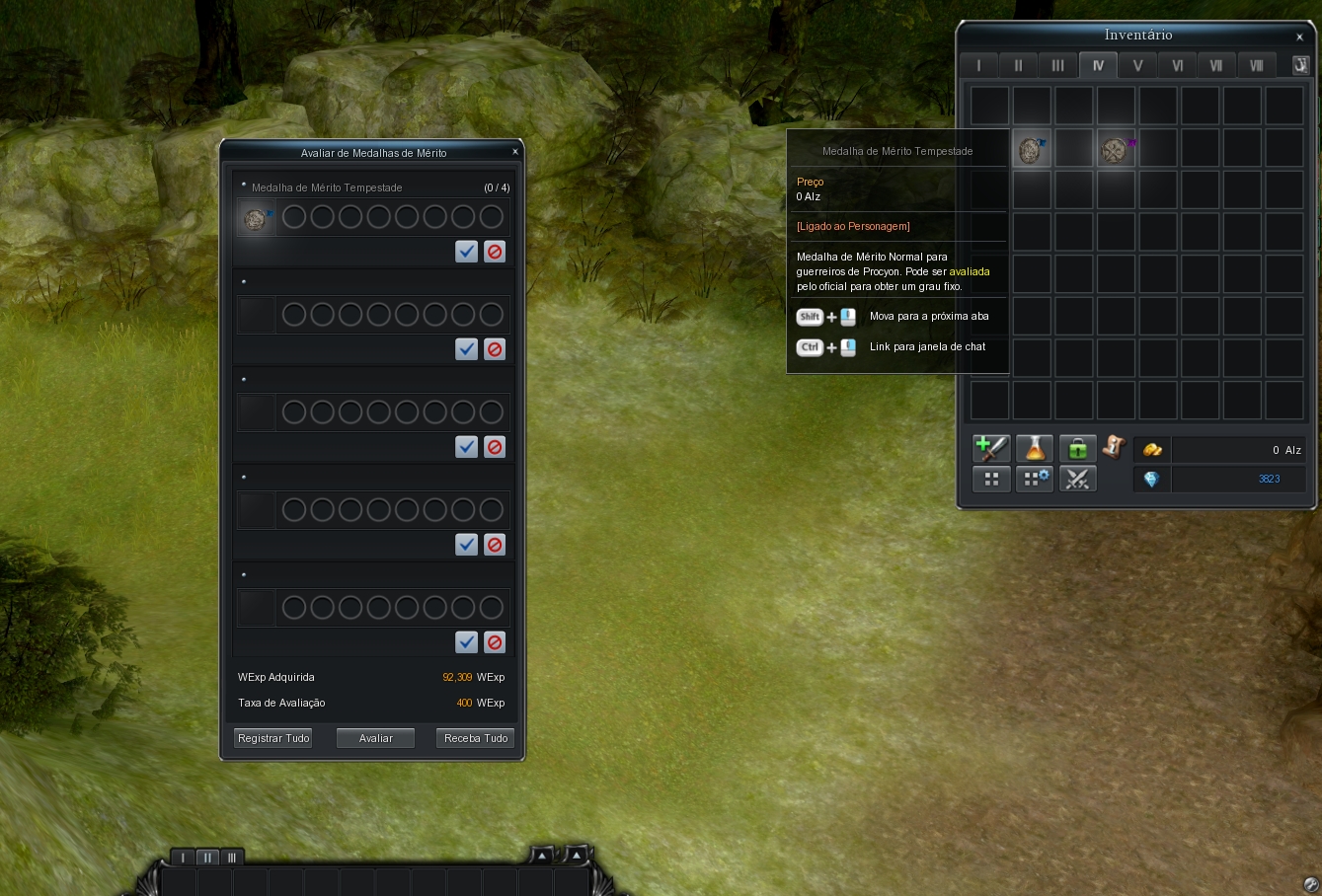
Task: Choose the Receba Tudo button
Action: pos(476,738)
